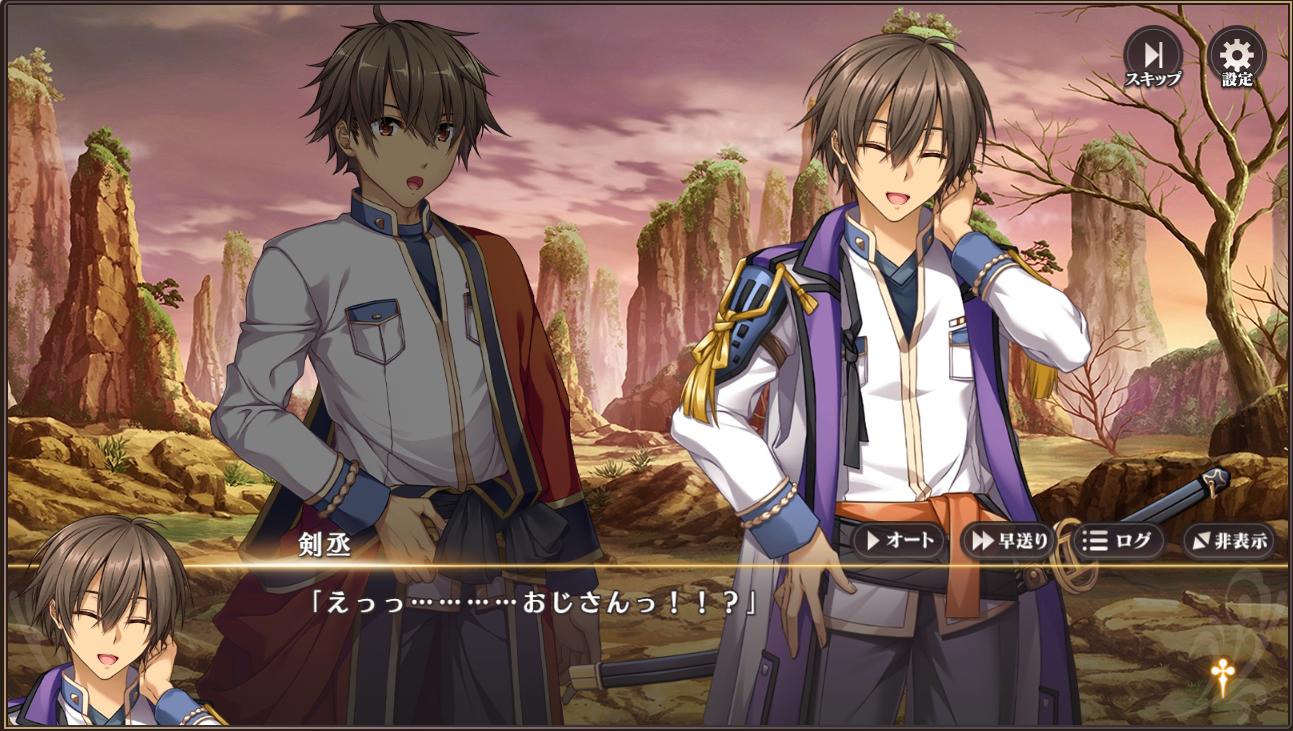Advance dialogue via the golden cross indicator
1293x731 pixels.
1220,677
